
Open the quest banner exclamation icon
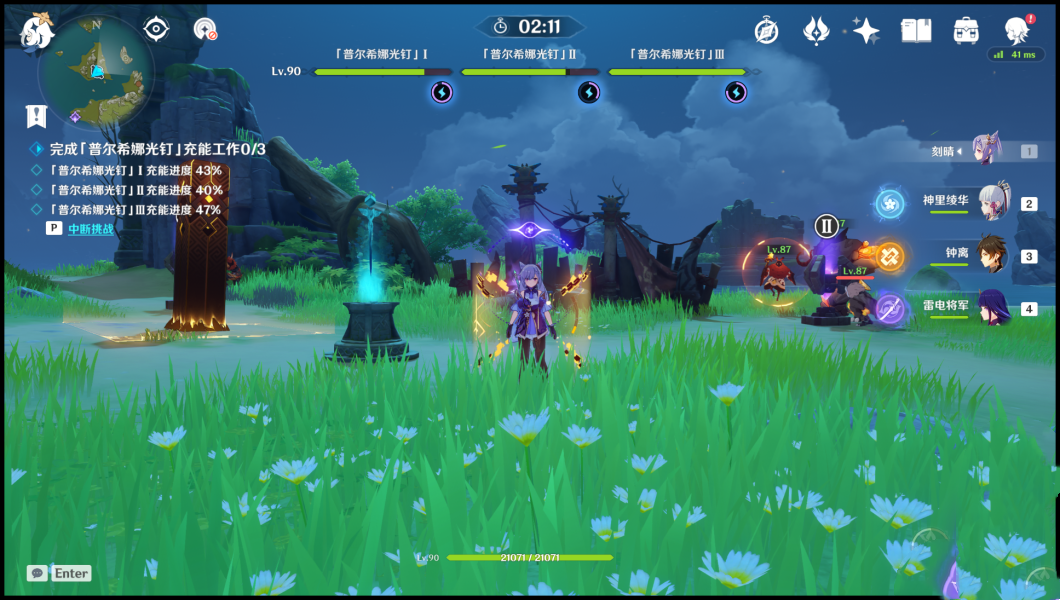37,116
